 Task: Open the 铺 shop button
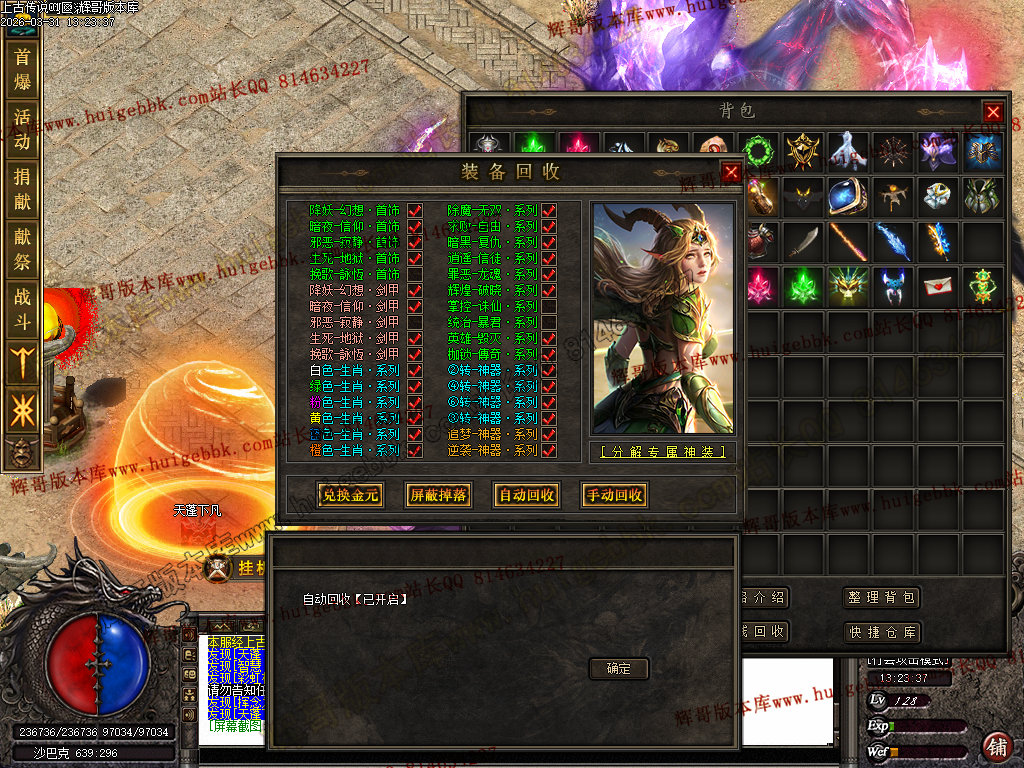tap(997, 745)
